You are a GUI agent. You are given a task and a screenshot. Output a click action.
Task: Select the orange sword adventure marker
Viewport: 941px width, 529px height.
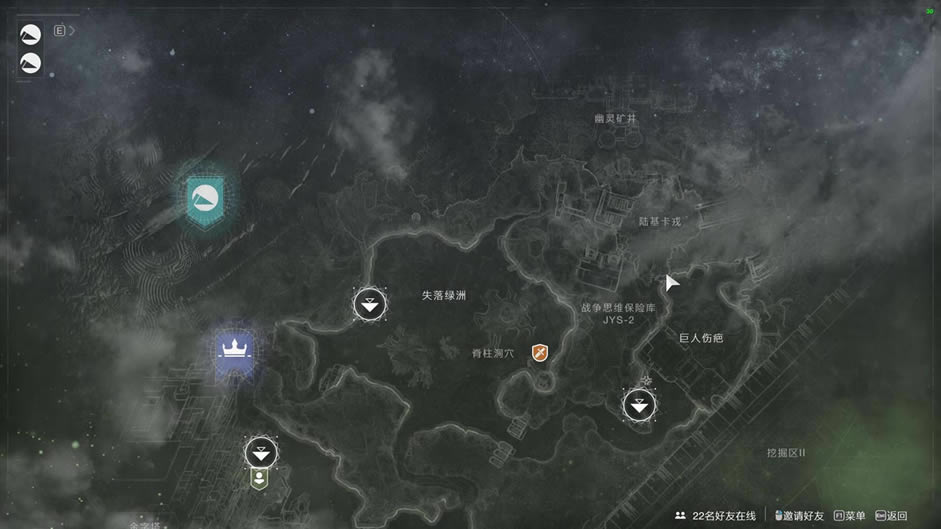coord(540,353)
